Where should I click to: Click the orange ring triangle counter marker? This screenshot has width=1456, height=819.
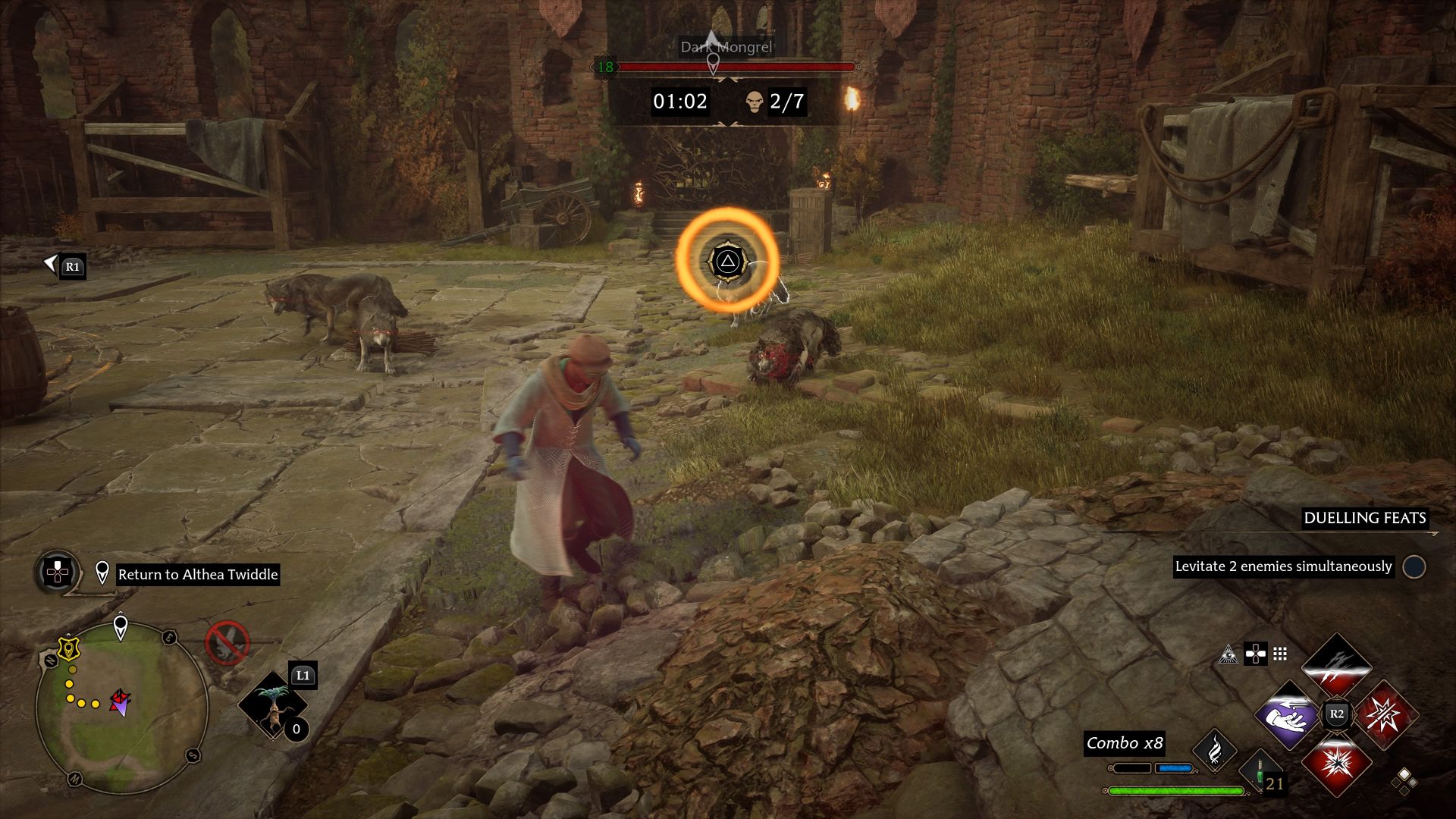click(x=727, y=261)
